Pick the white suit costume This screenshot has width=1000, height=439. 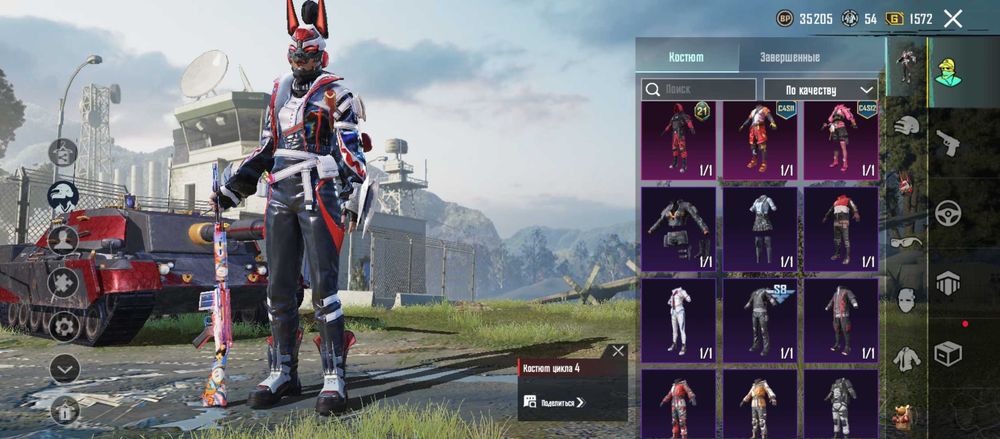[678, 320]
